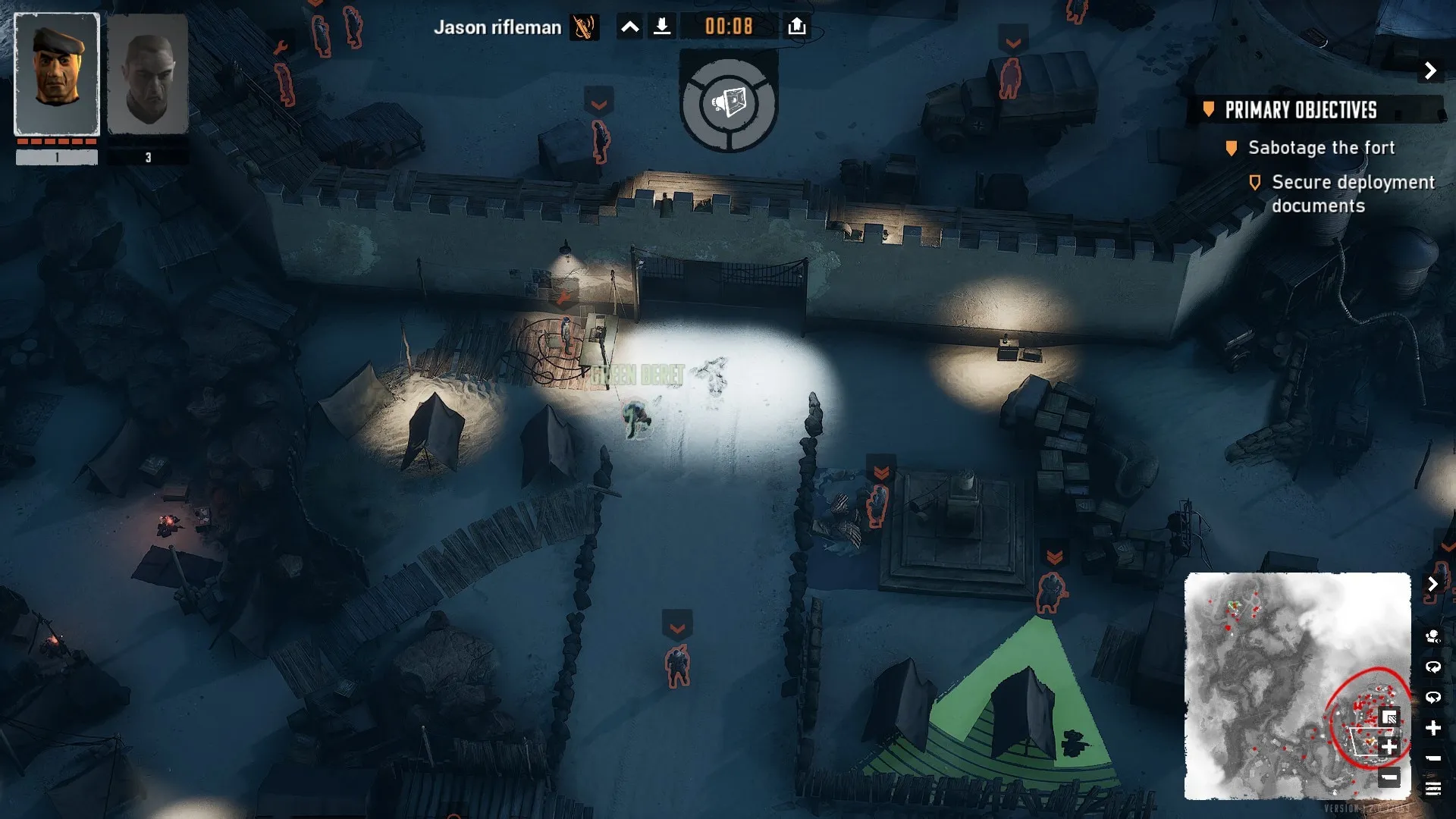Zoom out with the minus button inside the minimap
The width and height of the screenshot is (1456, 819).
point(1389,777)
